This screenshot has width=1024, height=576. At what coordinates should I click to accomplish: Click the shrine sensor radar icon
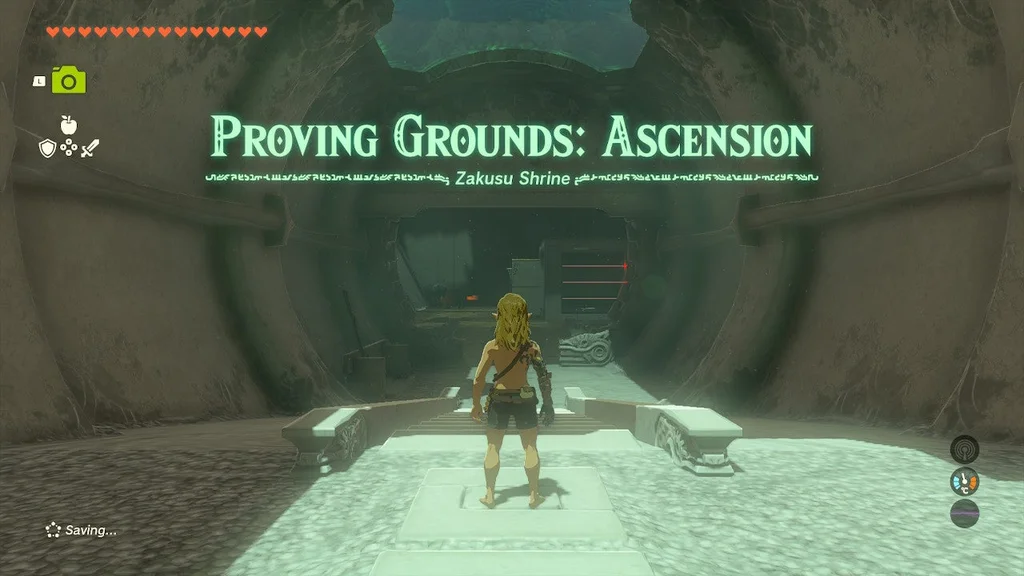point(964,448)
